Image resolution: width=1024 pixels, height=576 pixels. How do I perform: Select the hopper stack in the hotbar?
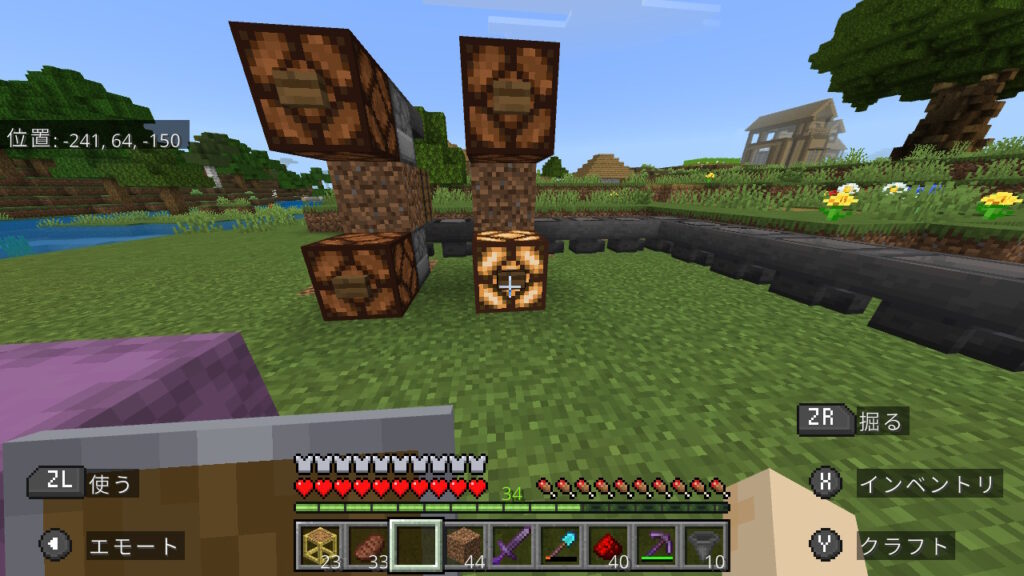coord(704,545)
